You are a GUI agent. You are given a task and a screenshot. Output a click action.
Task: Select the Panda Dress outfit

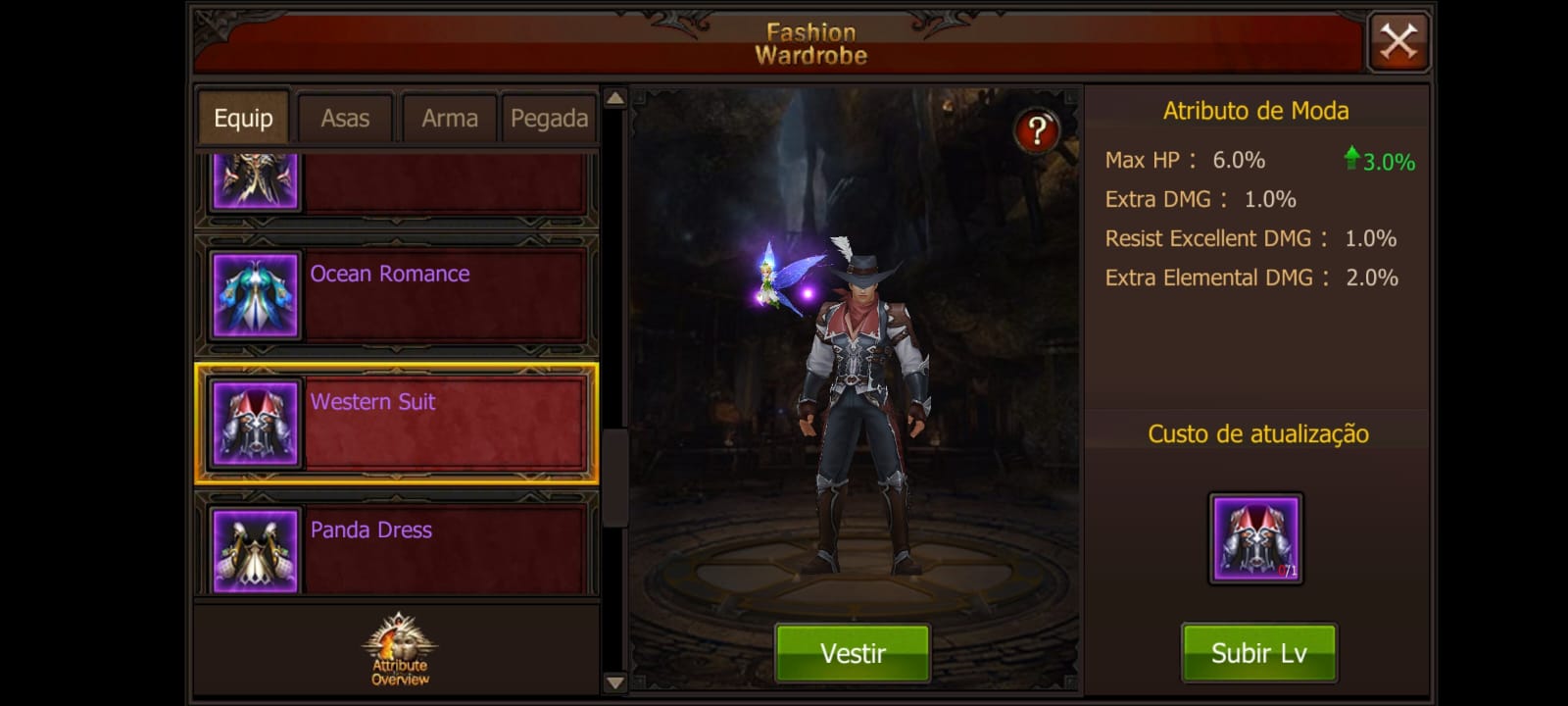pos(397,547)
